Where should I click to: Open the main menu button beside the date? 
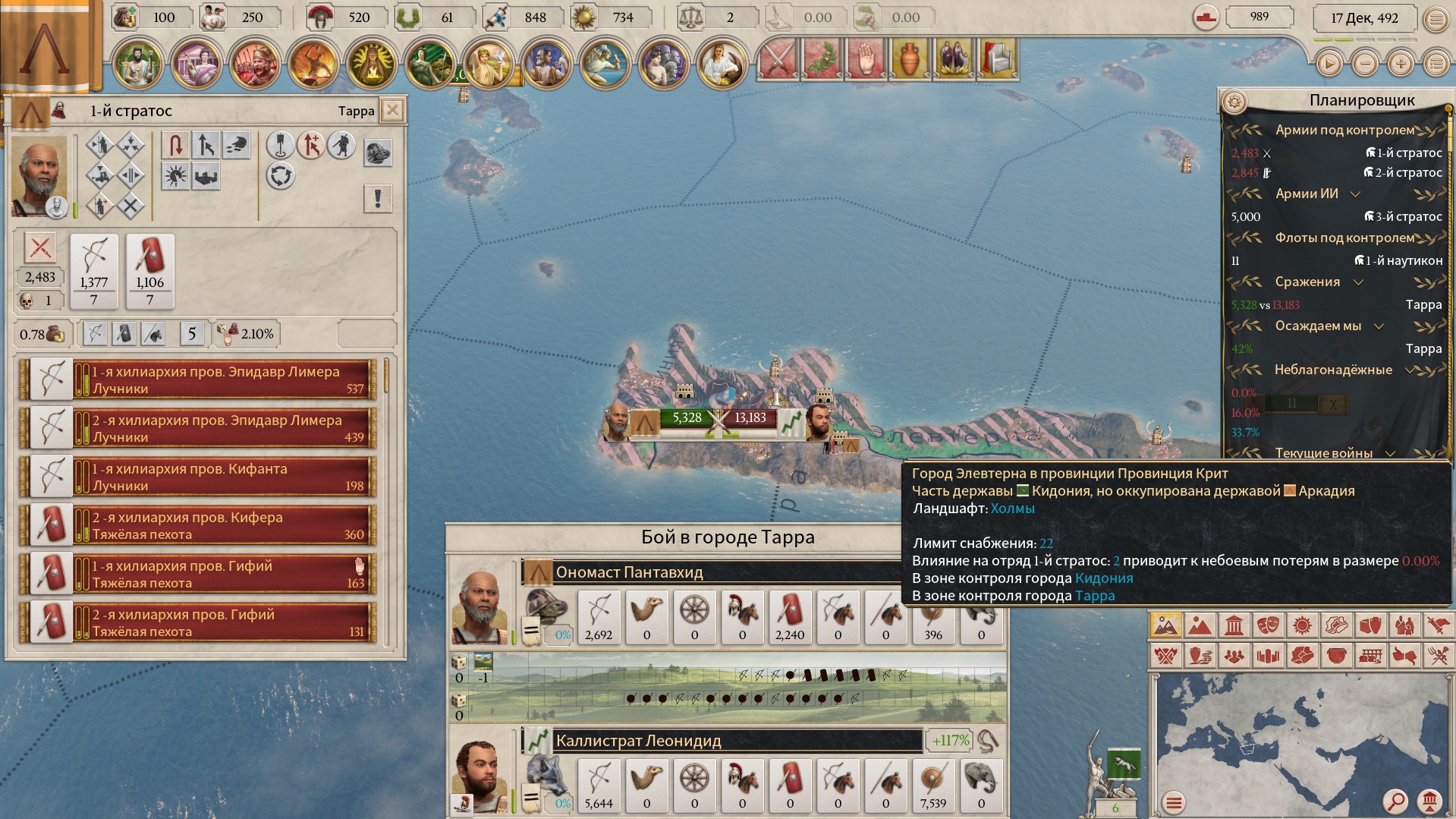click(1436, 19)
